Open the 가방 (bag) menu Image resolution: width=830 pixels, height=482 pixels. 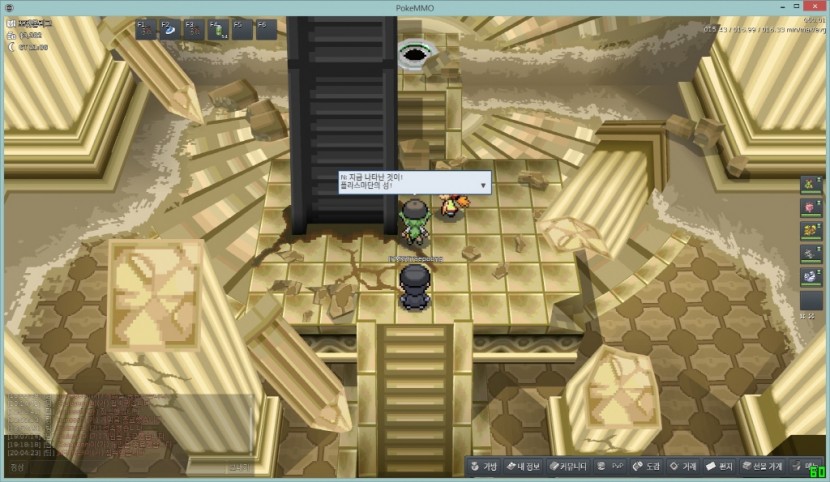(485, 466)
